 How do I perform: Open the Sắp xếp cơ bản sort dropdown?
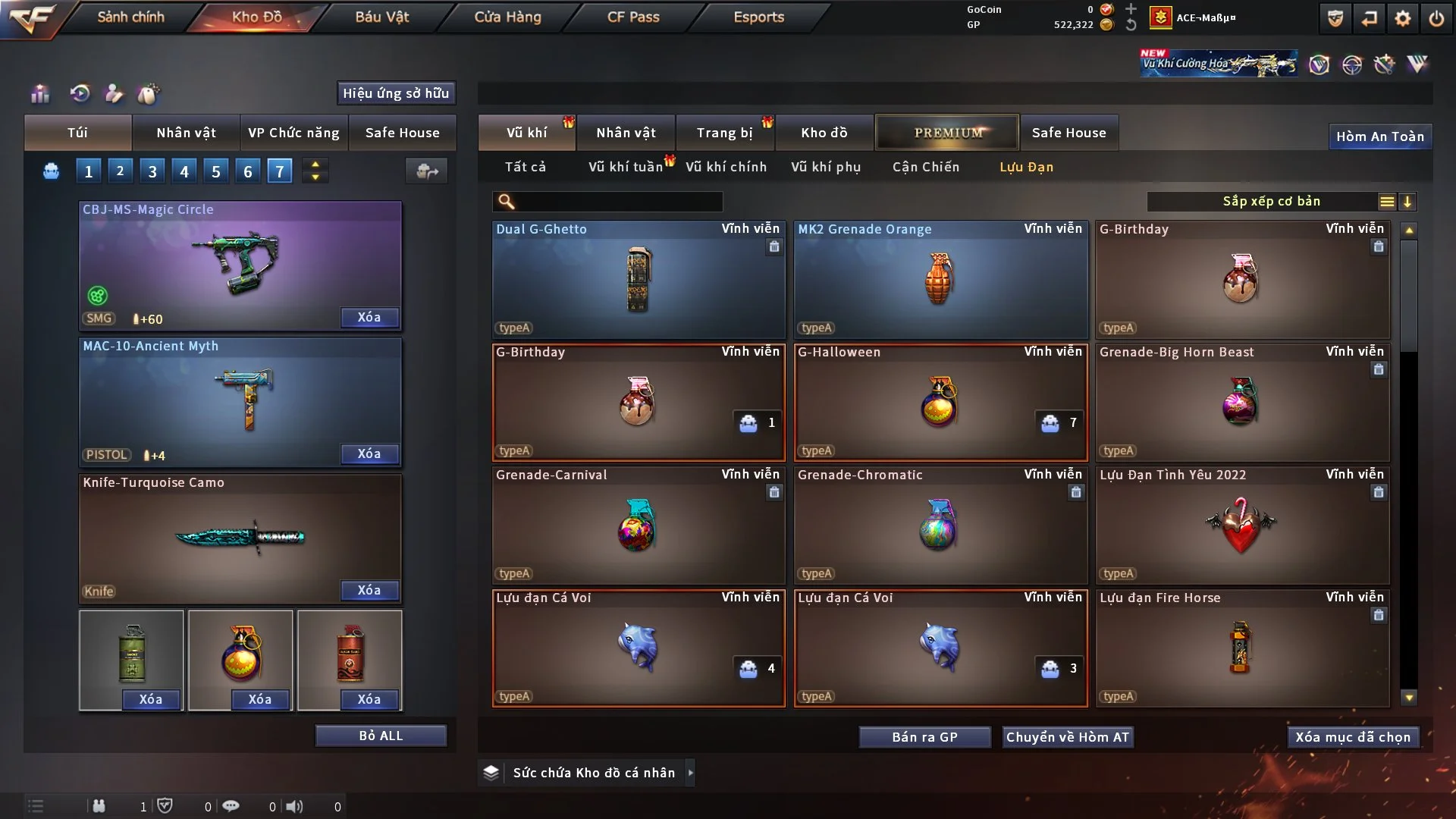(1271, 202)
